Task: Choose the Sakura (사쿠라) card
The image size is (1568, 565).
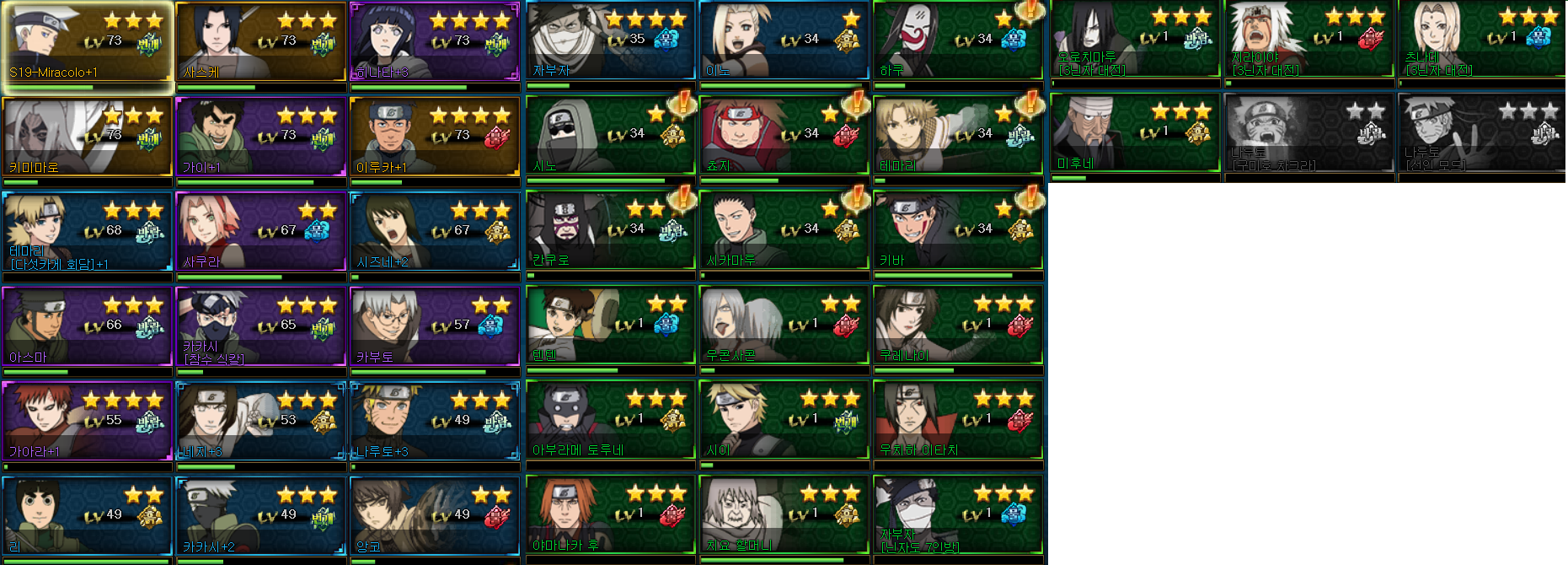Action: point(261,232)
